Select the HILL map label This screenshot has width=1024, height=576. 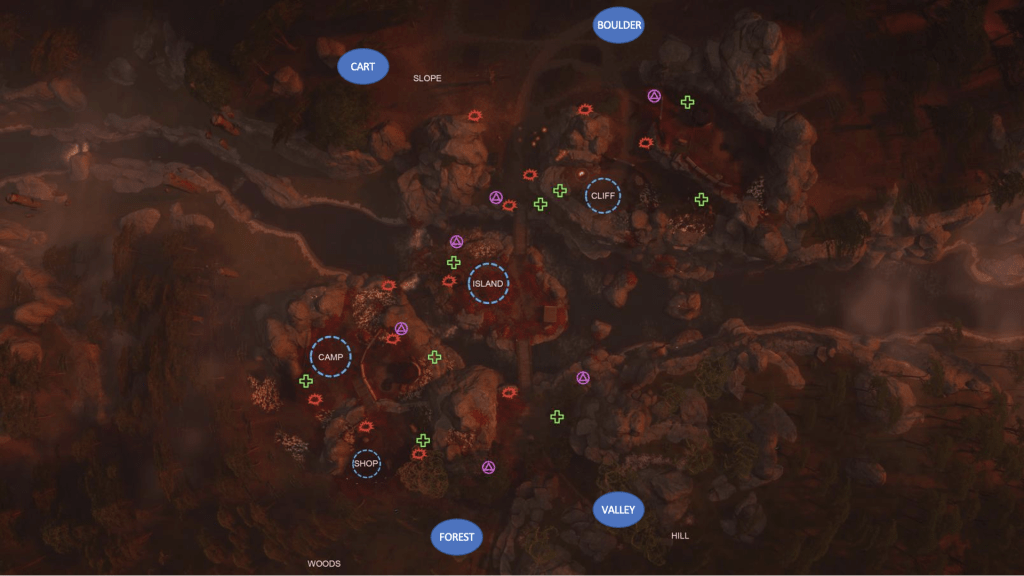click(x=680, y=536)
